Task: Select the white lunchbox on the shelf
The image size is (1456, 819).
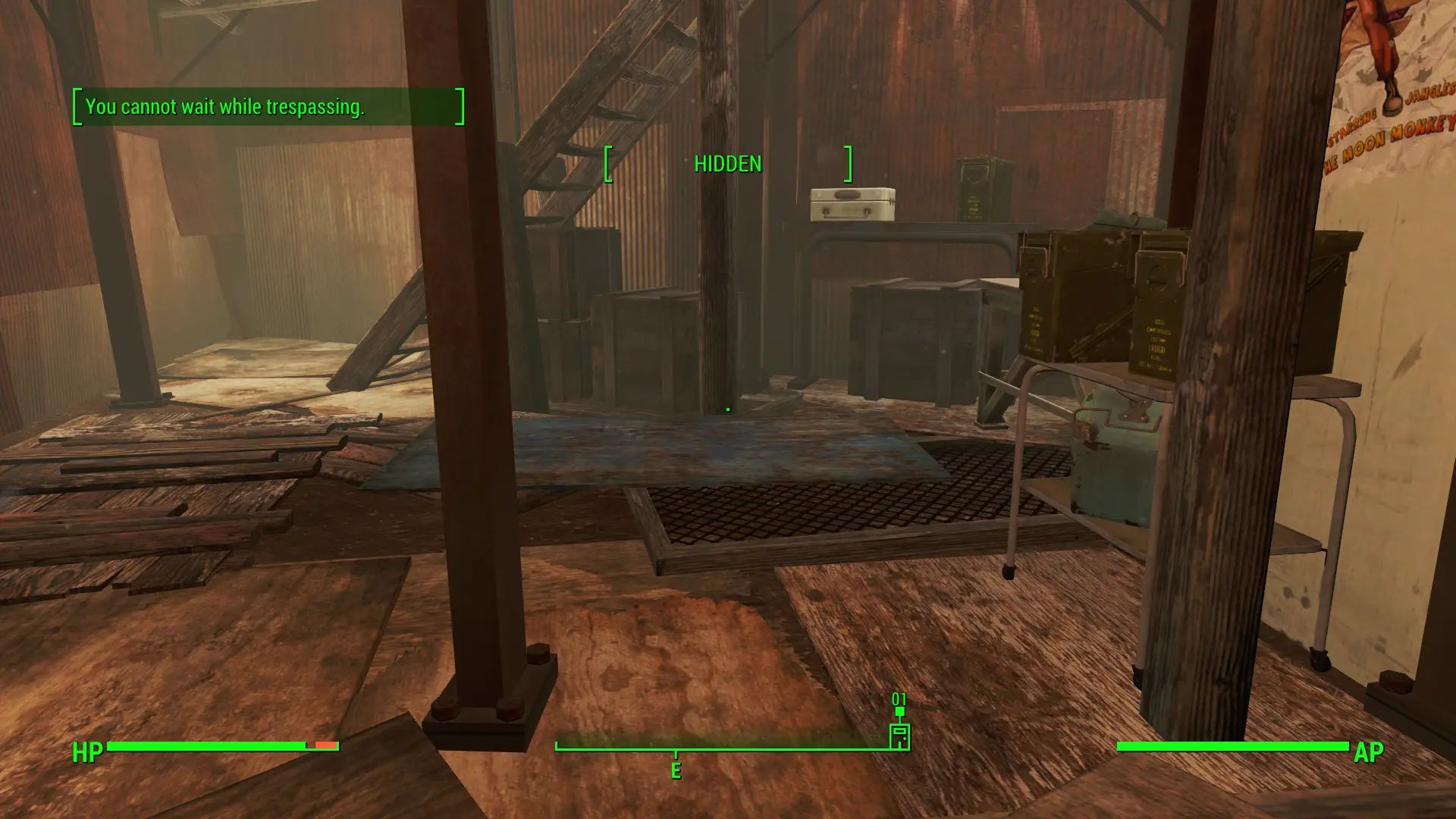Action: (851, 204)
